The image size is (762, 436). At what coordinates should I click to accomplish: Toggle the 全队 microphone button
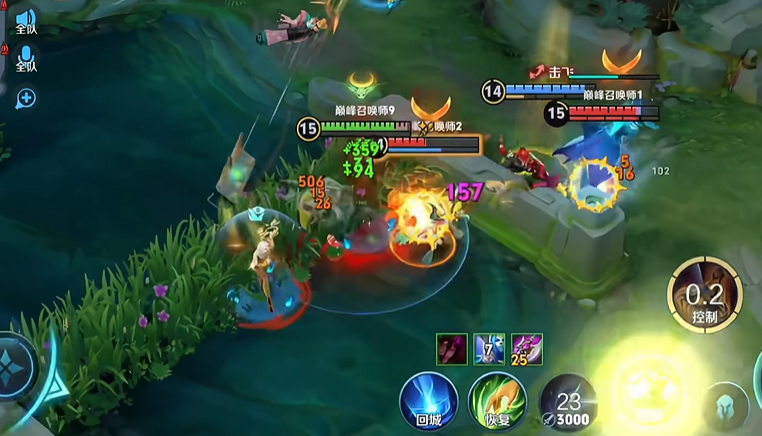(x=25, y=58)
